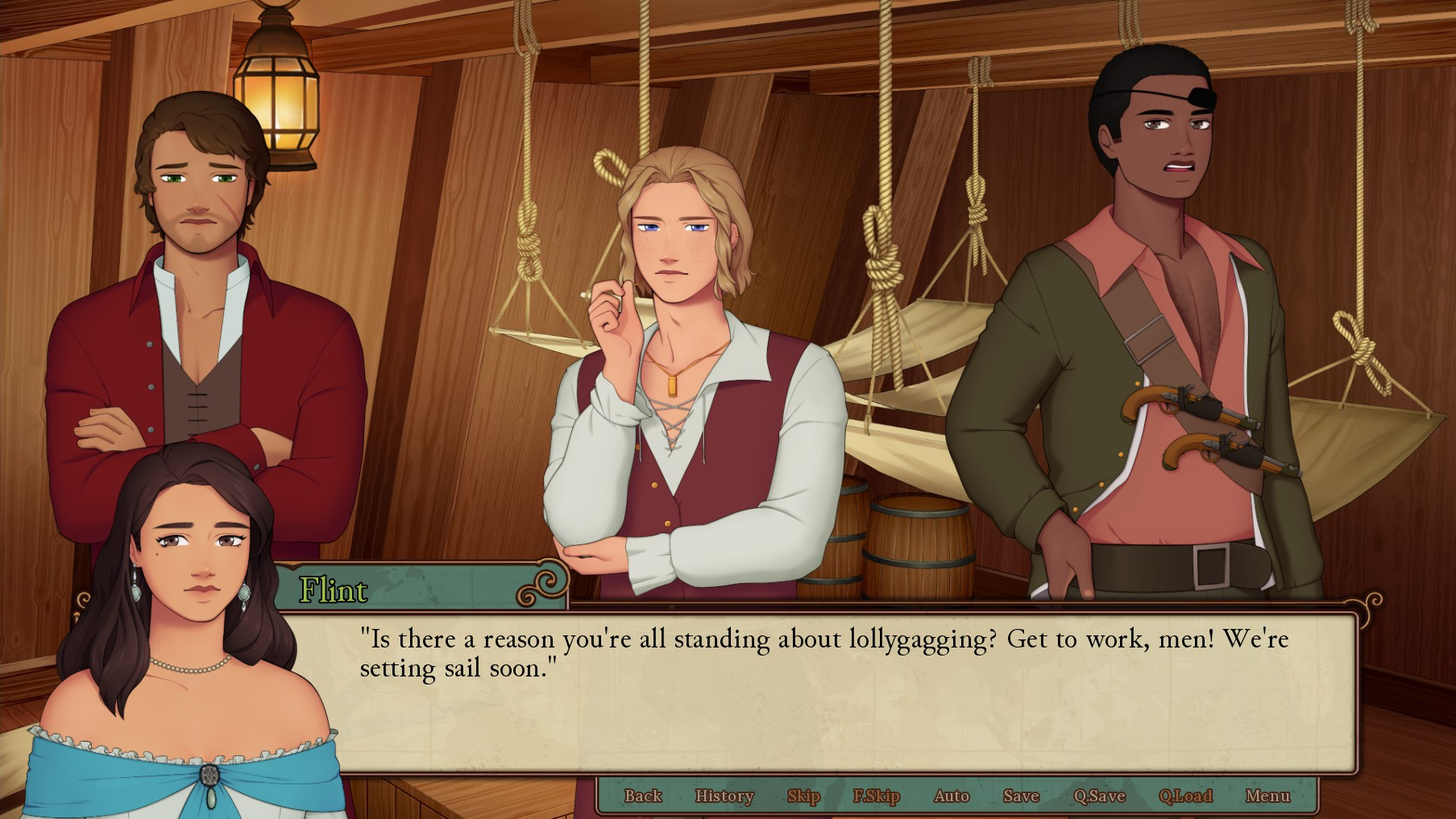Click the F.Skip fast skip button
Screen dimensions: 1456x819
click(x=876, y=796)
